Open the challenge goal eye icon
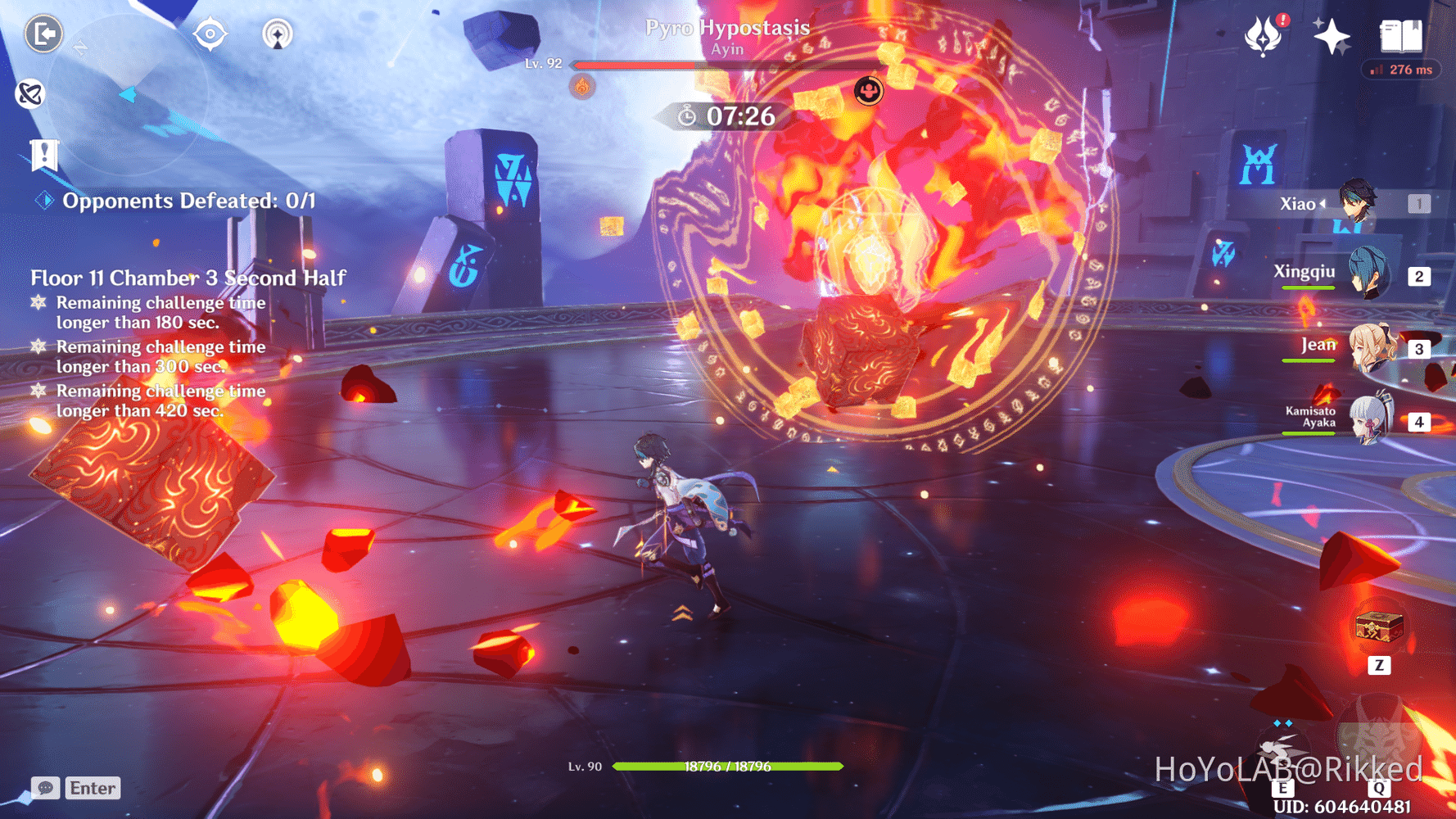Image resolution: width=1456 pixels, height=819 pixels. pos(210,34)
